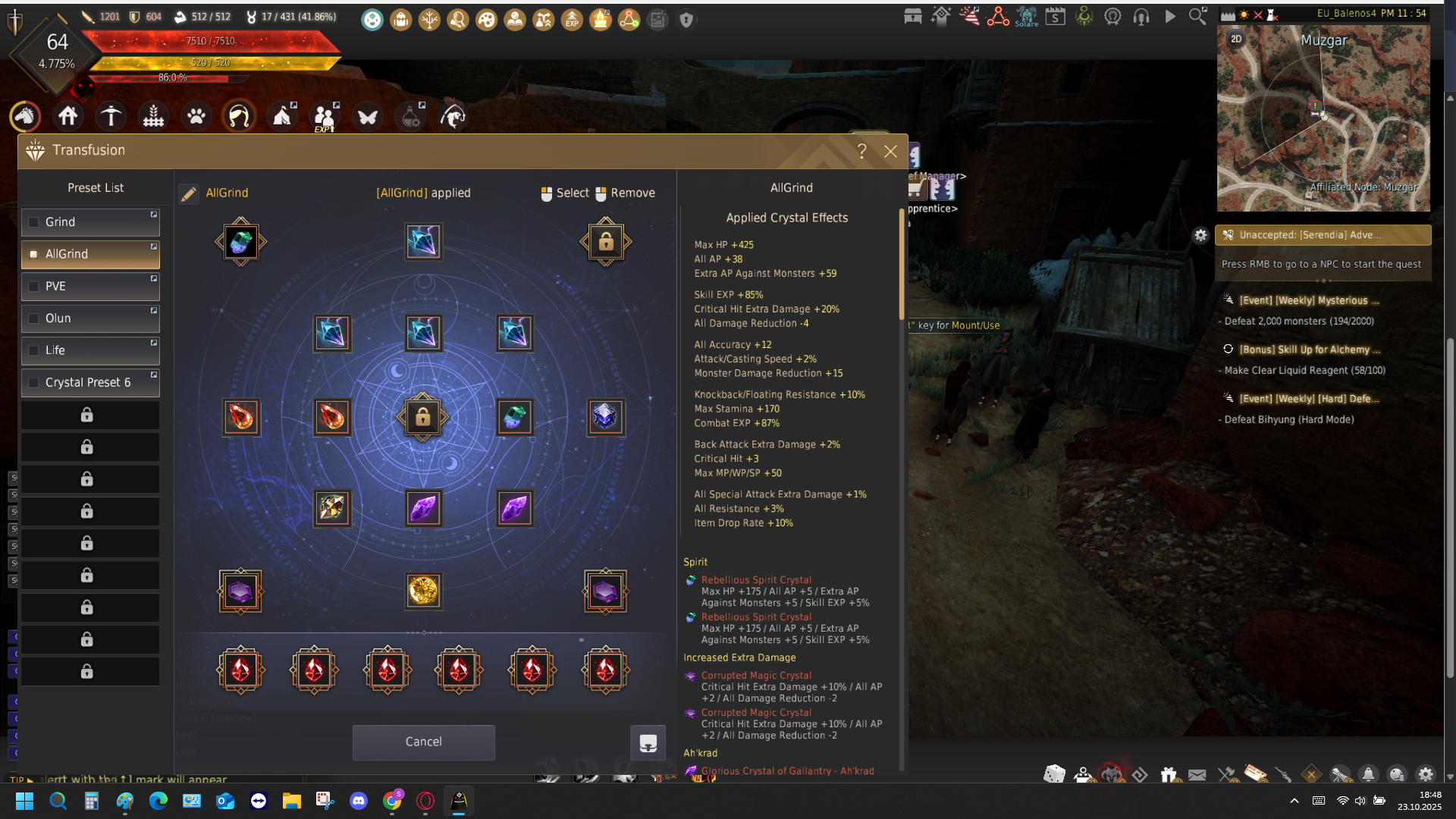Open the Transfusion help question mark

click(x=862, y=152)
